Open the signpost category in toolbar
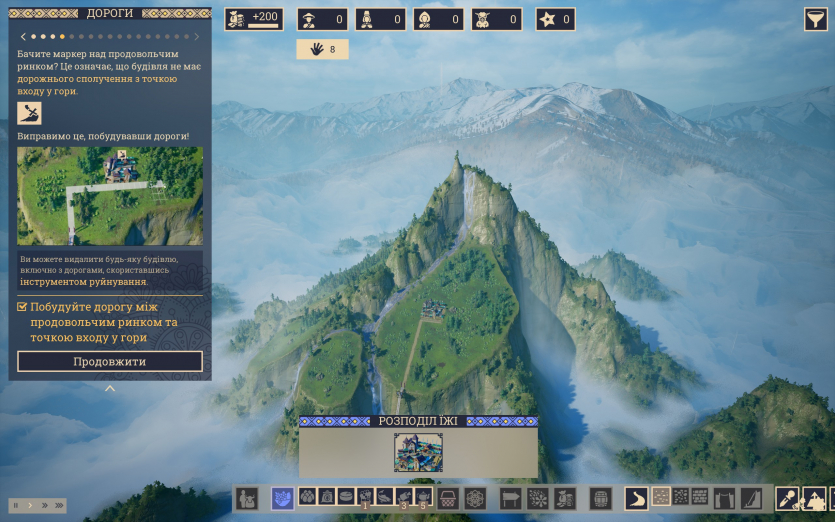The width and height of the screenshot is (835, 522). (x=511, y=497)
